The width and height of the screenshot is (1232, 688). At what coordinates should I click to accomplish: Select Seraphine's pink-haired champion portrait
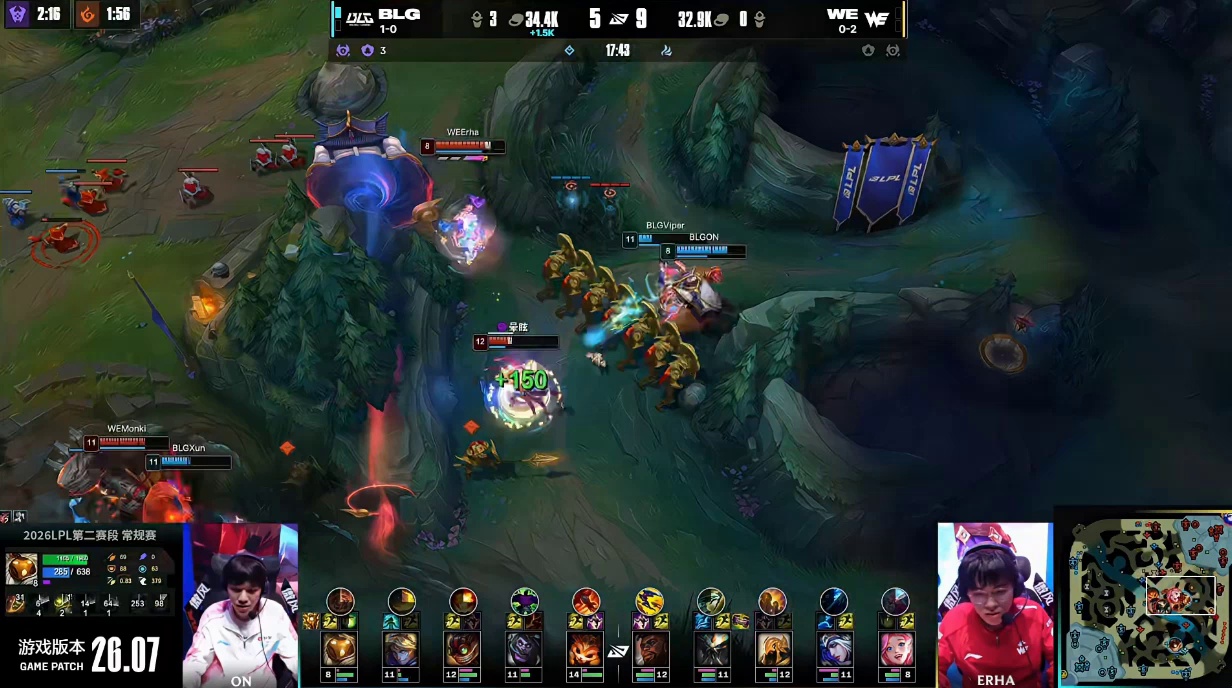(895, 650)
